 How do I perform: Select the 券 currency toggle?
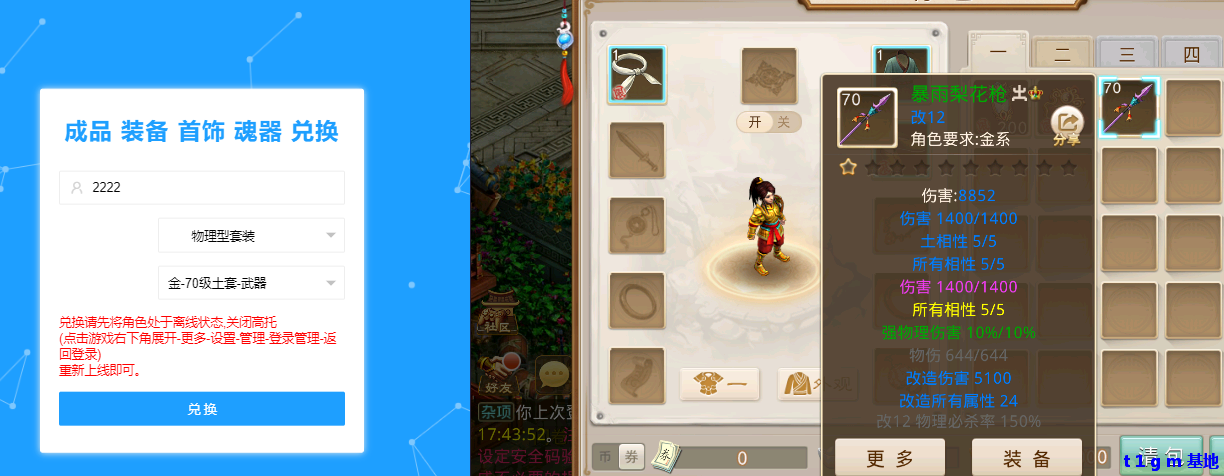(630, 456)
